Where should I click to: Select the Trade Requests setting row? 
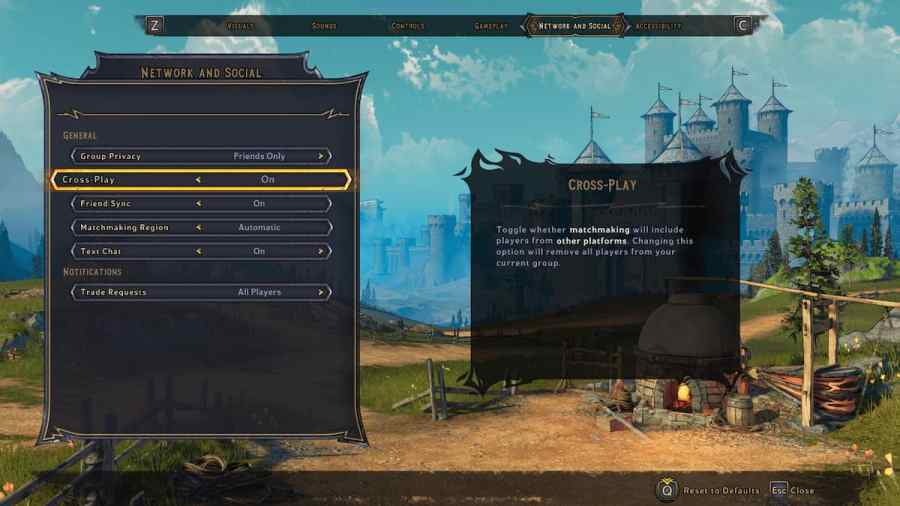[200, 292]
